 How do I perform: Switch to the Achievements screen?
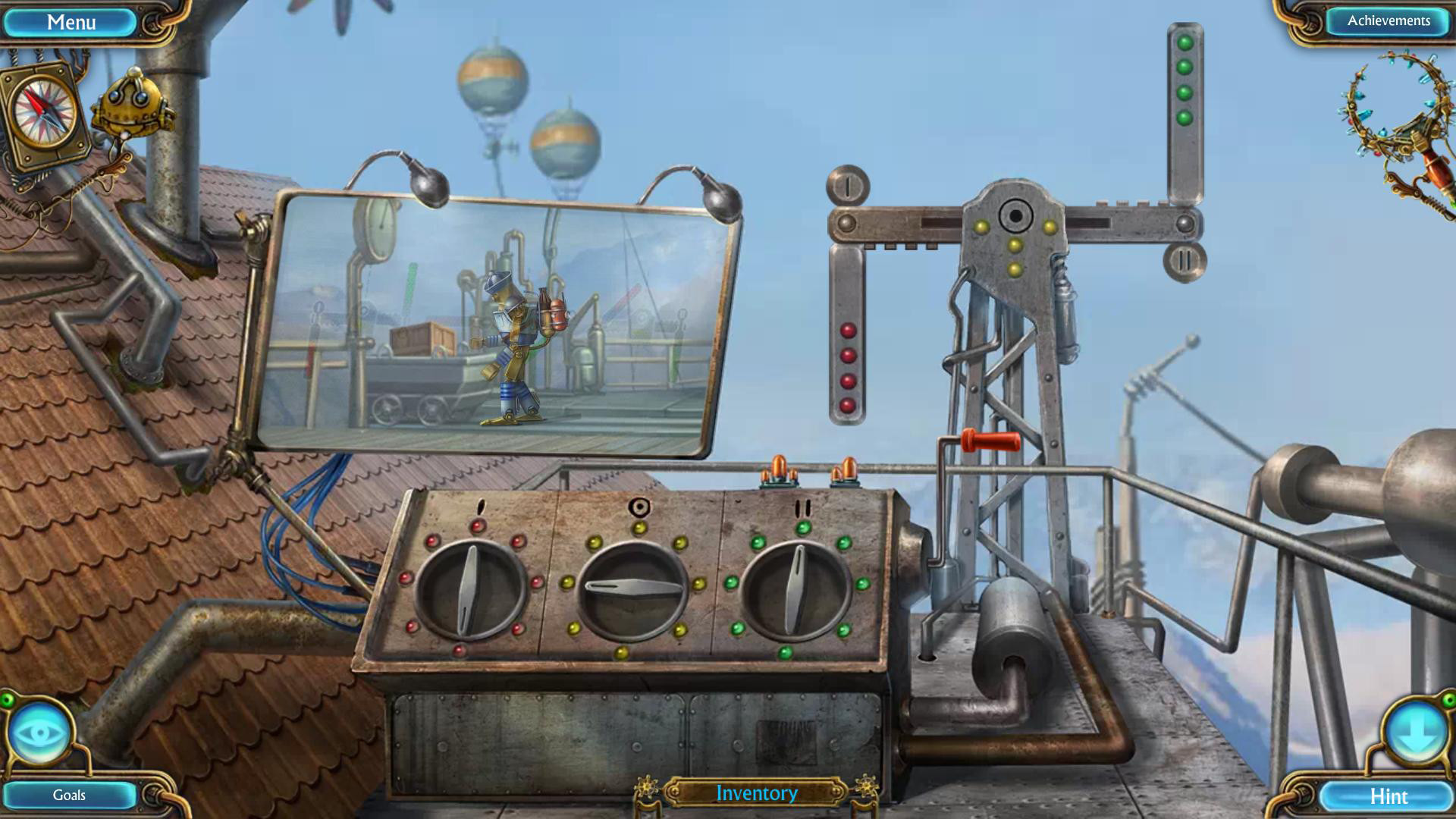pos(1387,20)
